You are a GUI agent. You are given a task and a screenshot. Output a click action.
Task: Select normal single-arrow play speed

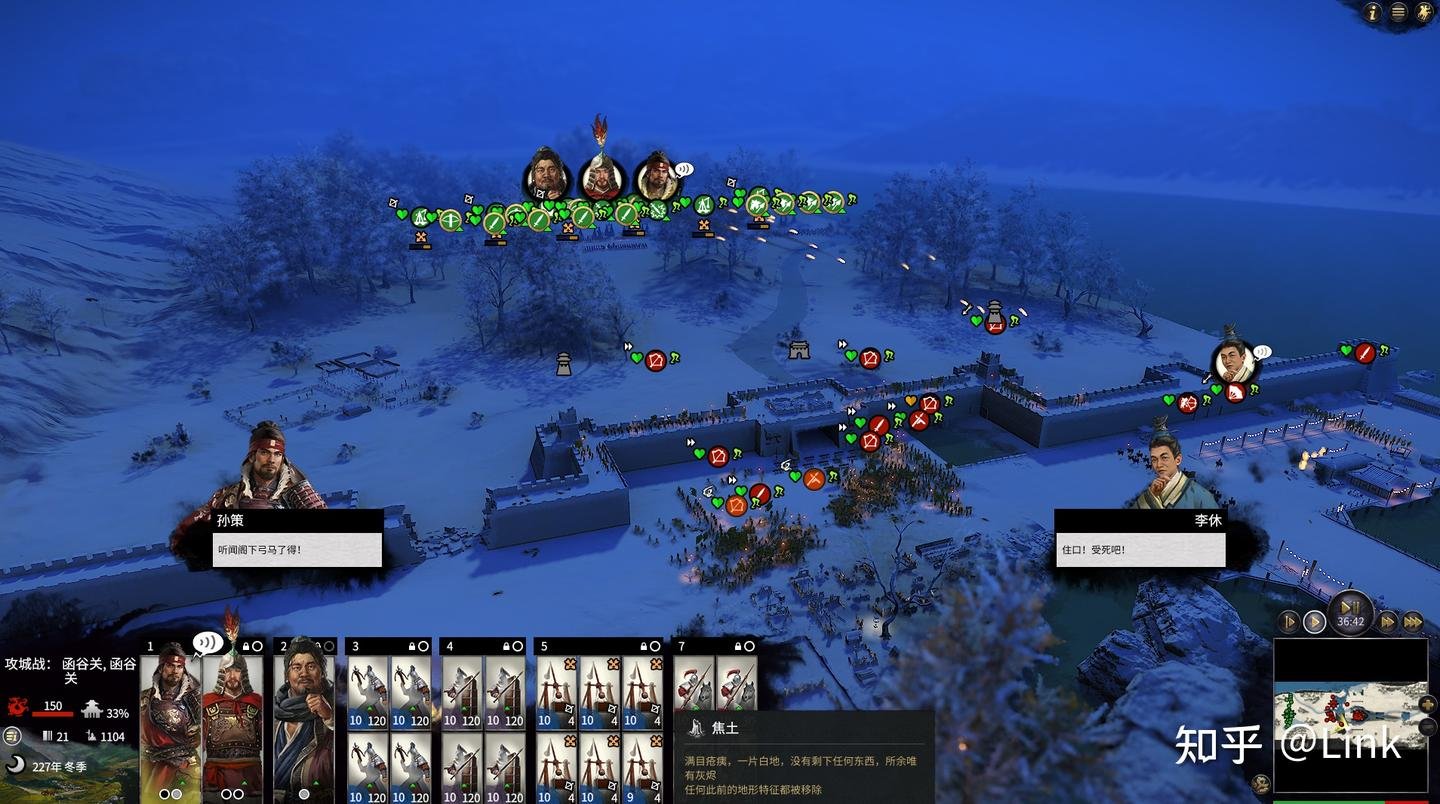(1314, 622)
